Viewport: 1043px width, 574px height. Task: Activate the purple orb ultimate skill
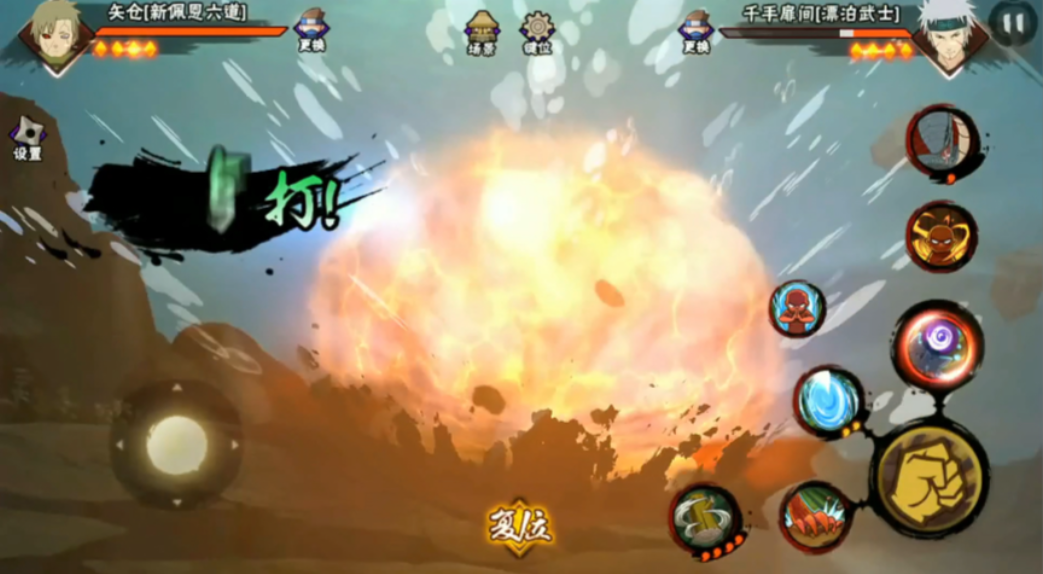coord(937,343)
